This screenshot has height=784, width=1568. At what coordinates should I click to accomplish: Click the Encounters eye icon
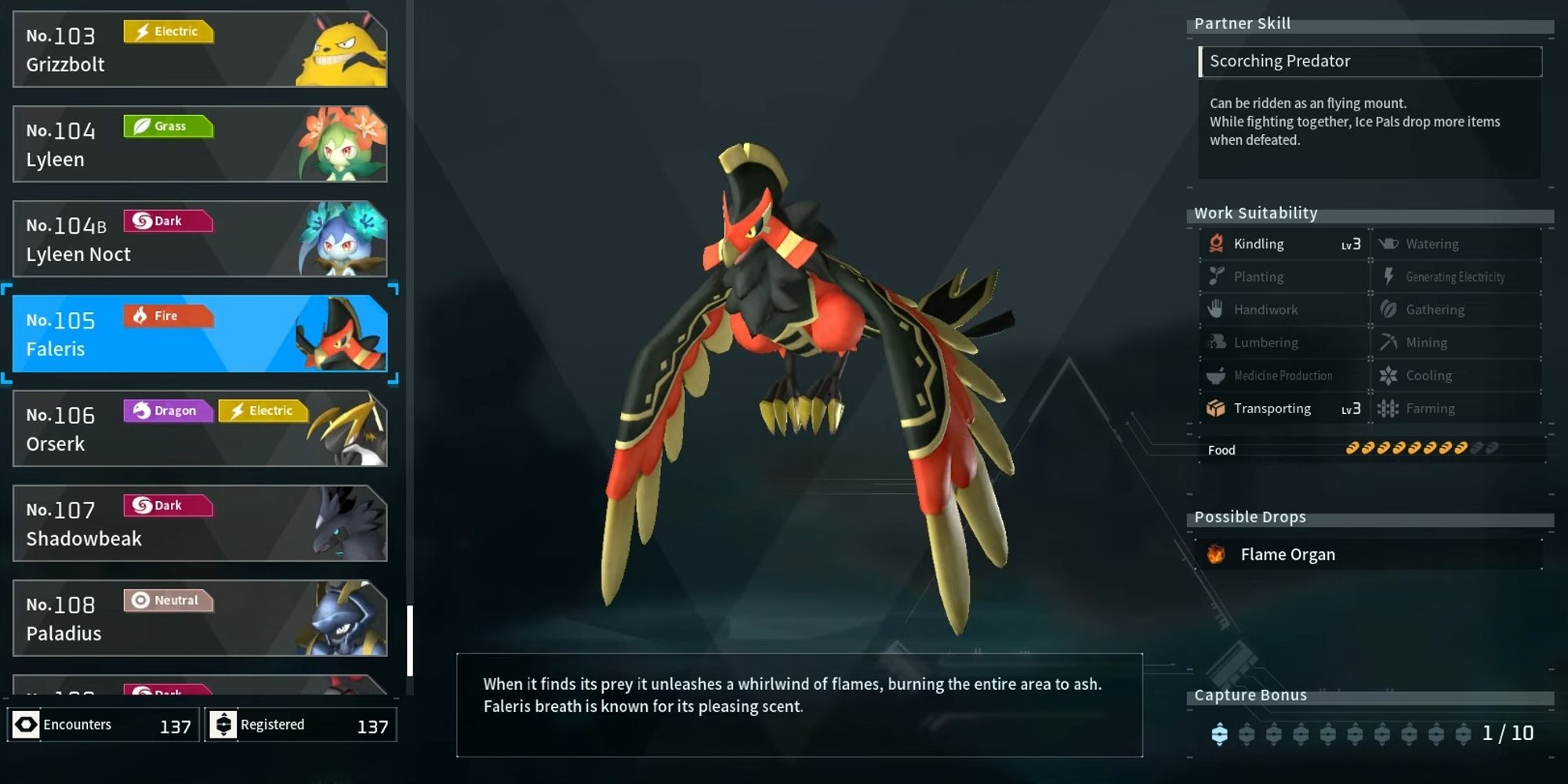[x=27, y=724]
